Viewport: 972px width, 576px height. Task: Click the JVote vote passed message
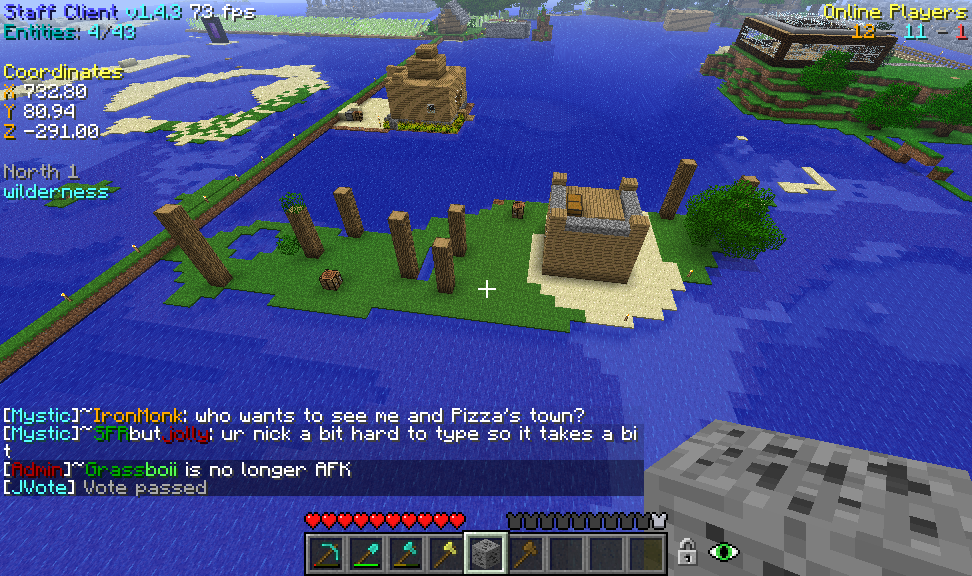tap(105, 487)
